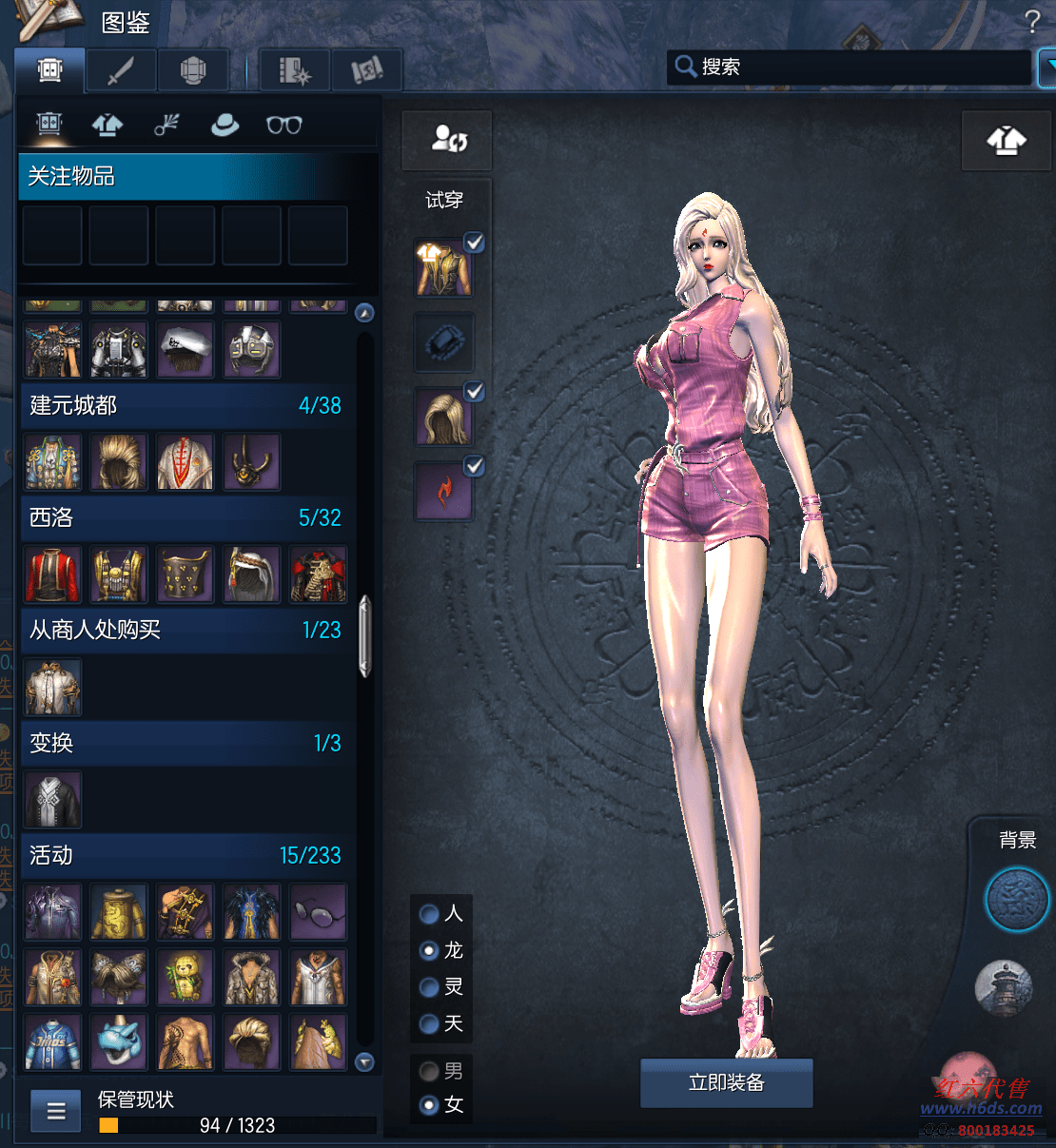Viewport: 1056px width, 1148px height.
Task: Switch to the sword weapon tab
Action: tap(121, 70)
